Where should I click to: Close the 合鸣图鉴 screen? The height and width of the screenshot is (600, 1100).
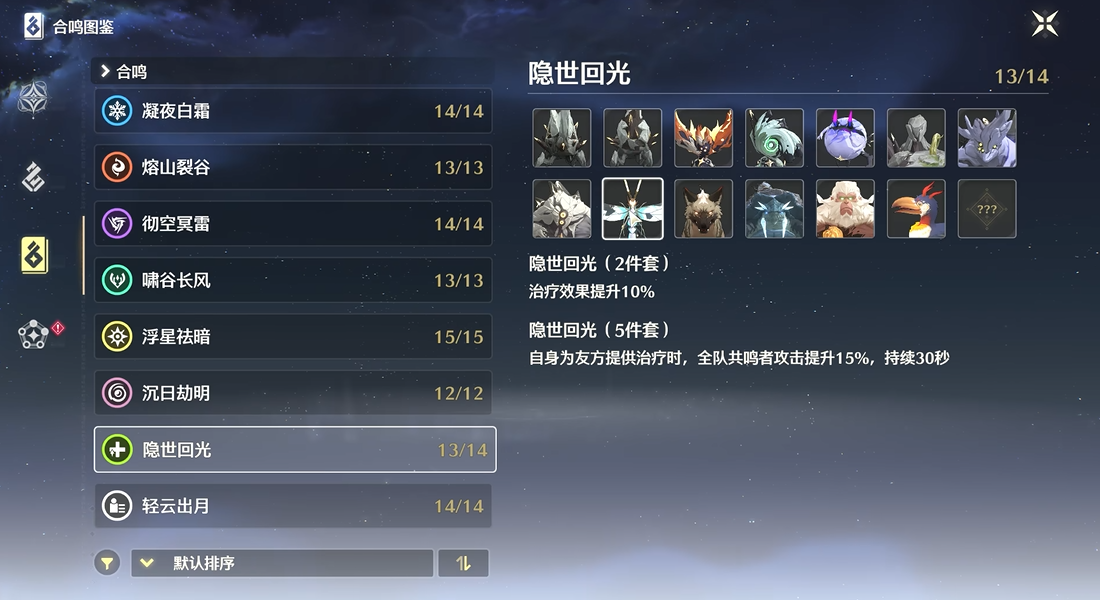pos(1045,24)
